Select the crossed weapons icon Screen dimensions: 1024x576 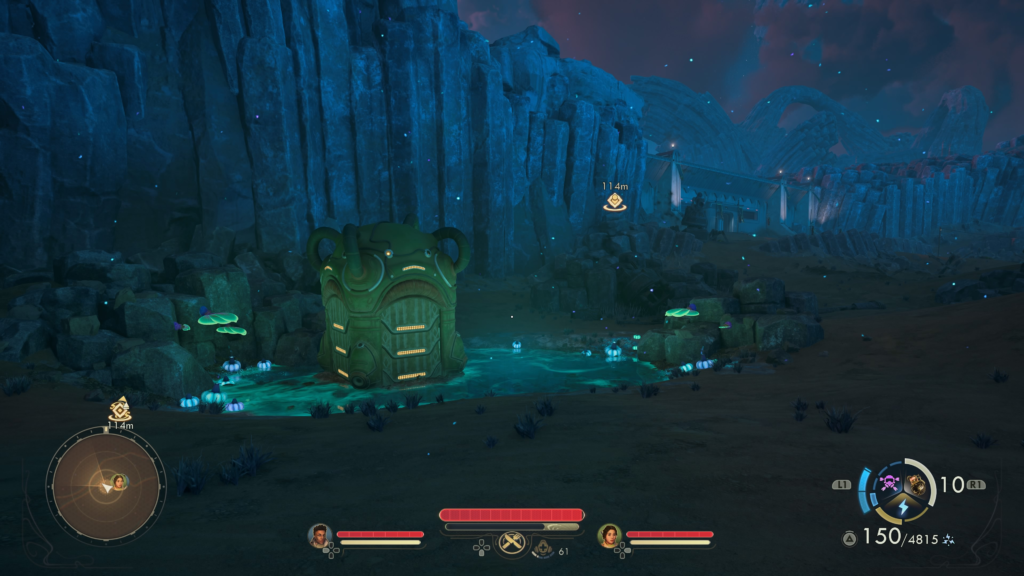coord(512,543)
